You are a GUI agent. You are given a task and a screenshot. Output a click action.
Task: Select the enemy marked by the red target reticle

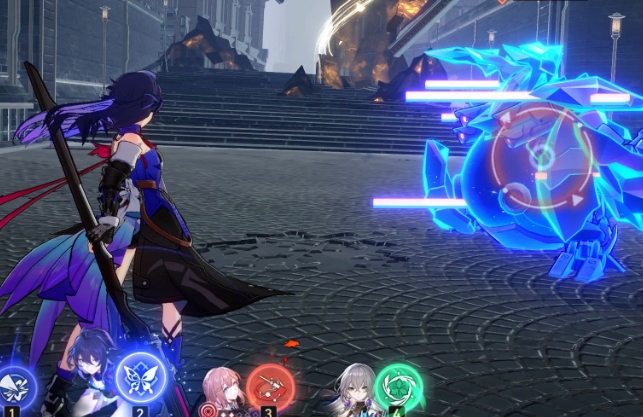pyautogui.click(x=541, y=159)
